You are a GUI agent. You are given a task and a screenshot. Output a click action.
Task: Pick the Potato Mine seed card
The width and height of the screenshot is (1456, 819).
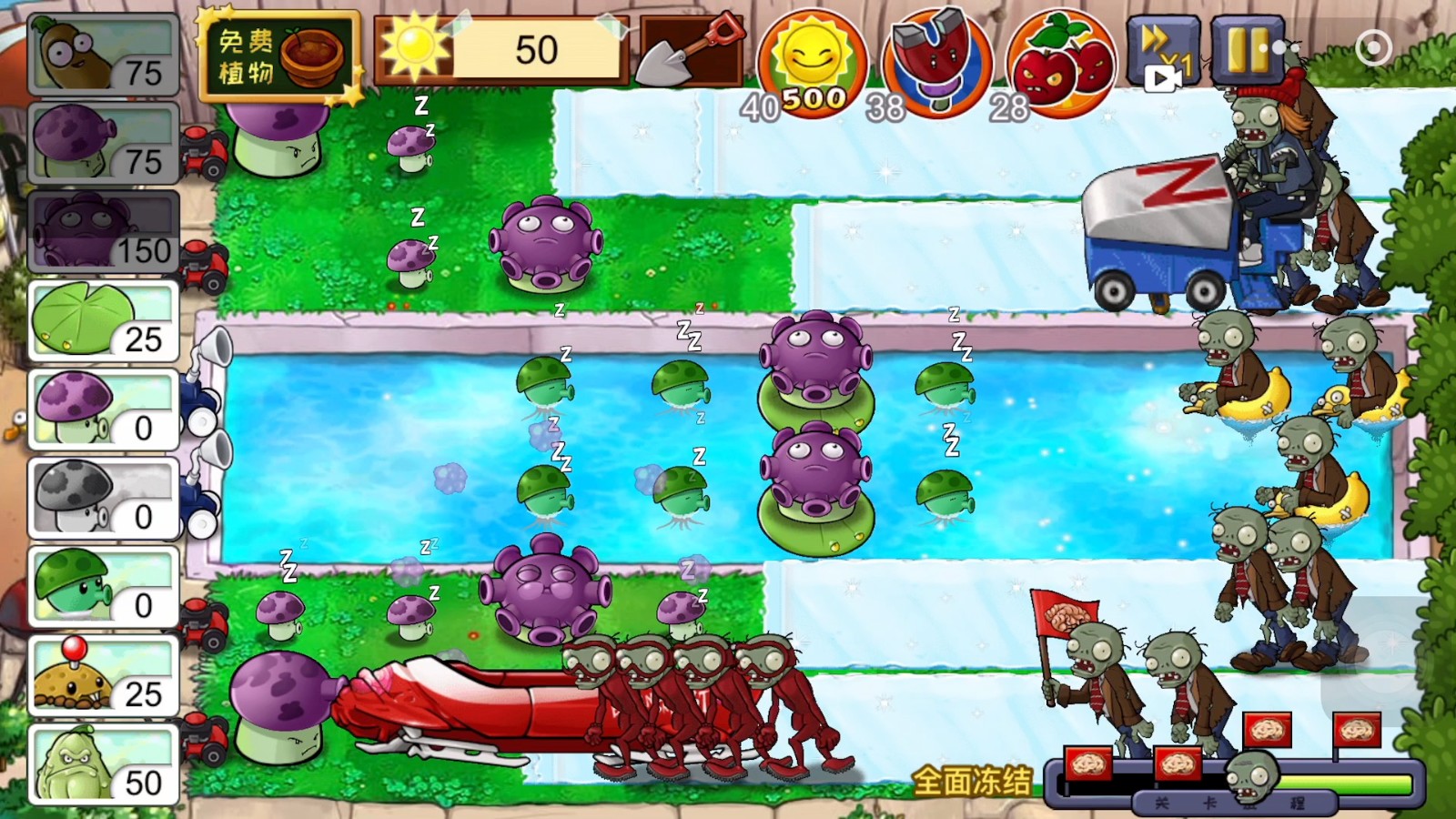point(103,676)
